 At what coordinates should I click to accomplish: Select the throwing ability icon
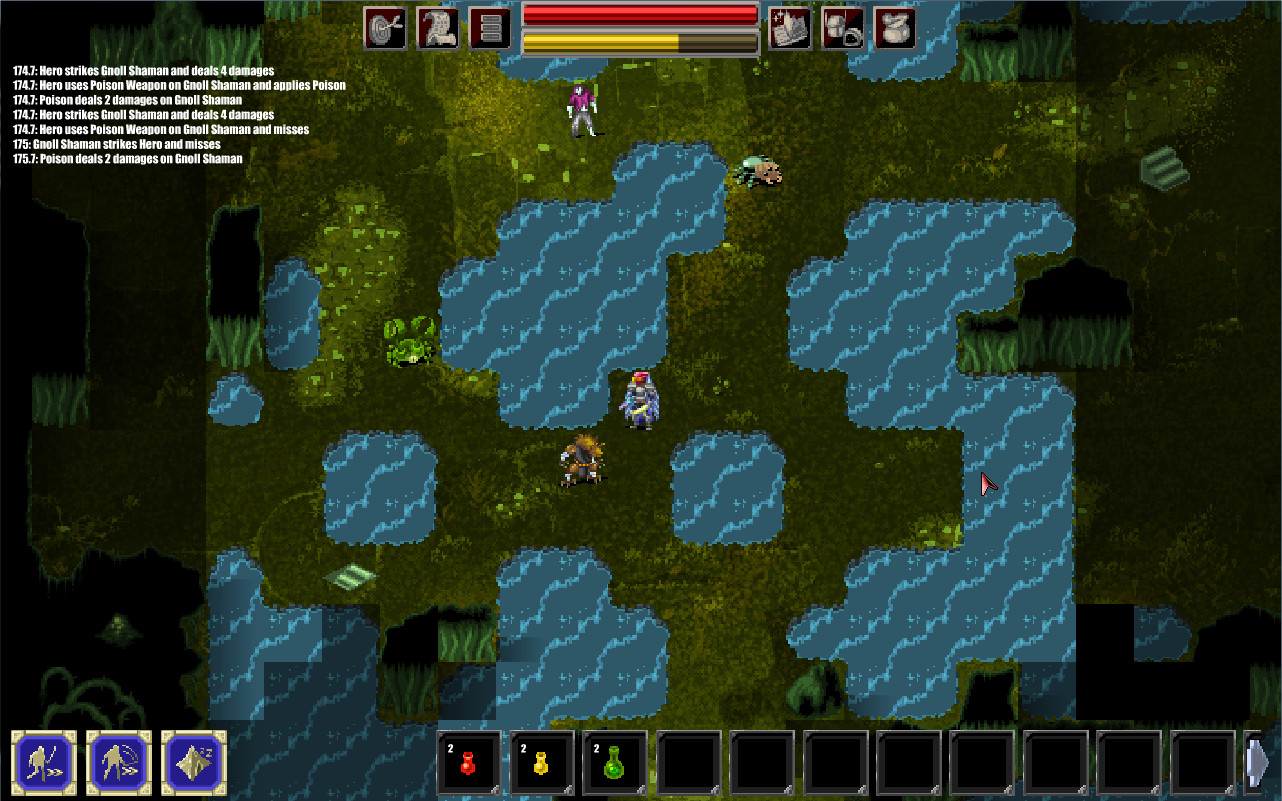[x=118, y=762]
